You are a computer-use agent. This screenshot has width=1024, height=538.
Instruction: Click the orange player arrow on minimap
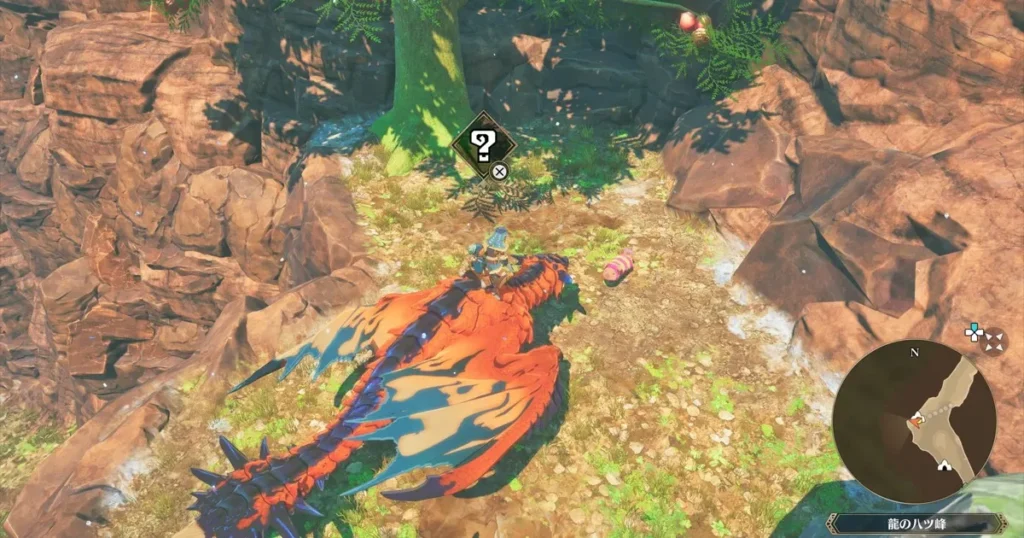[916, 421]
